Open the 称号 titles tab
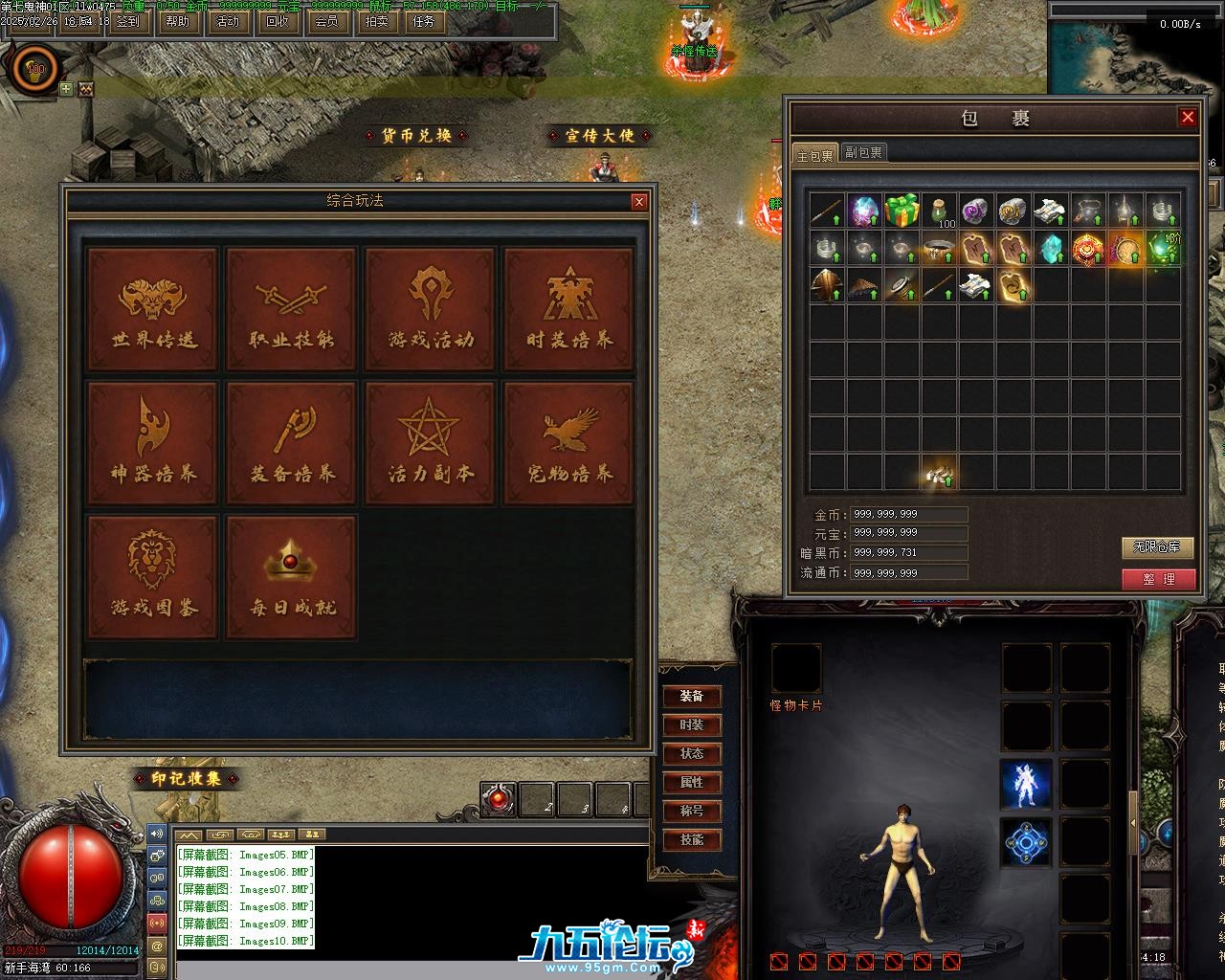 (x=691, y=812)
